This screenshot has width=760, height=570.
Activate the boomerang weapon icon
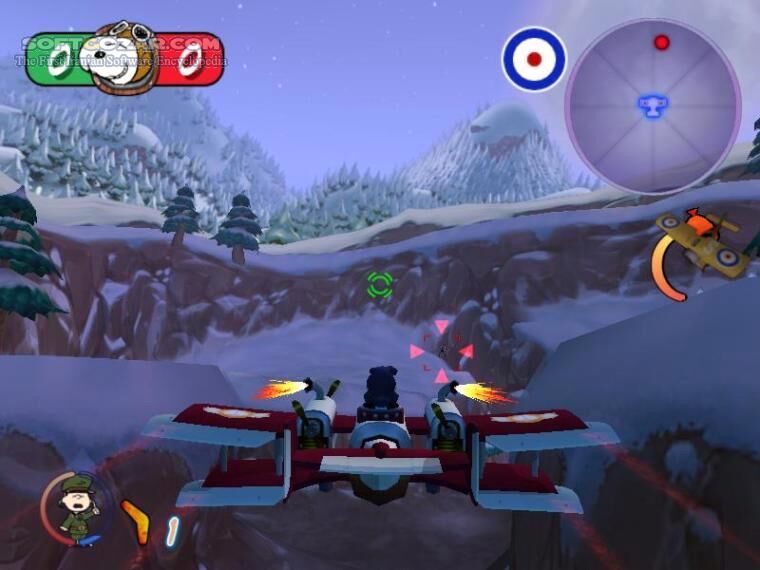click(136, 522)
